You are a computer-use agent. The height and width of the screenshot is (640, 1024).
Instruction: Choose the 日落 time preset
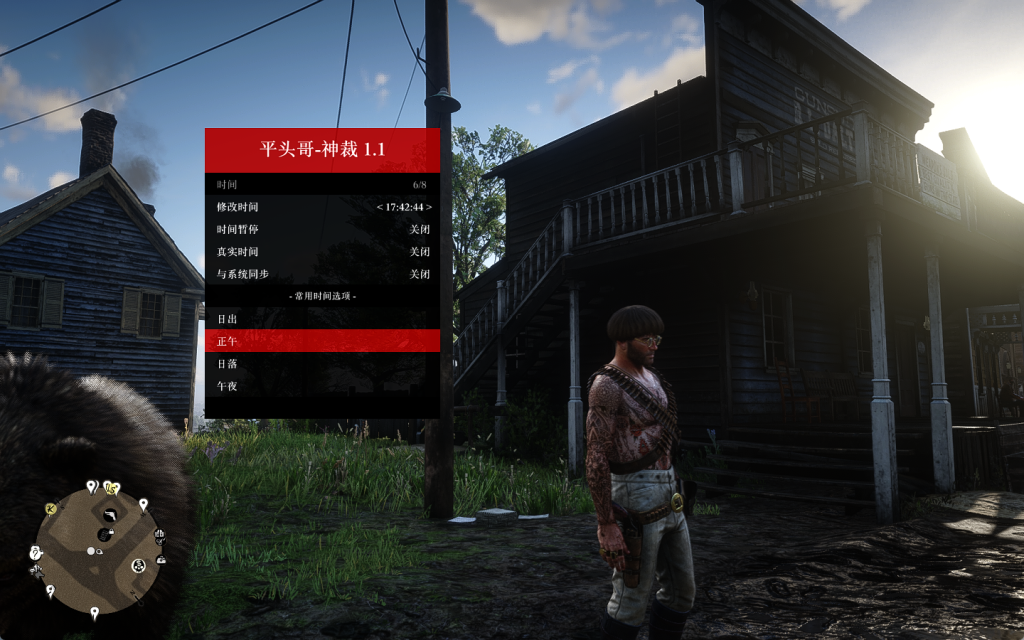pos(322,363)
